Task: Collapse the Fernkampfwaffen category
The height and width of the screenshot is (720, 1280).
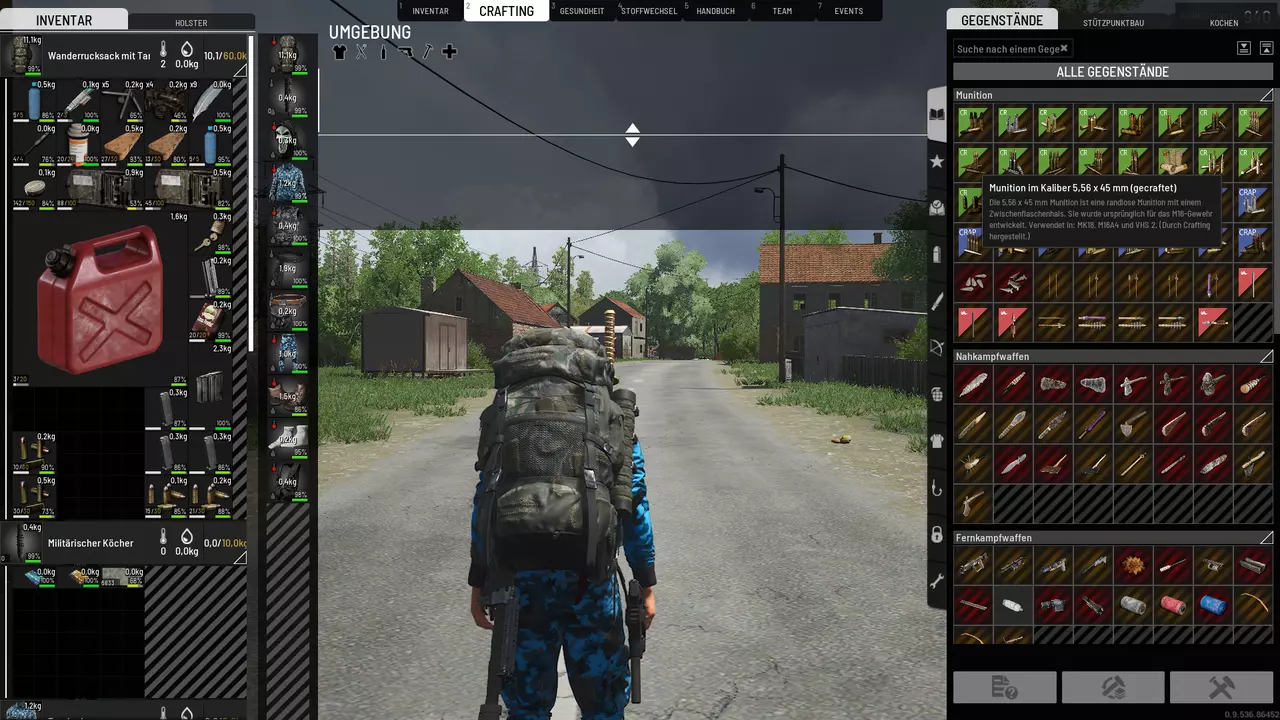Action: tap(1266, 538)
